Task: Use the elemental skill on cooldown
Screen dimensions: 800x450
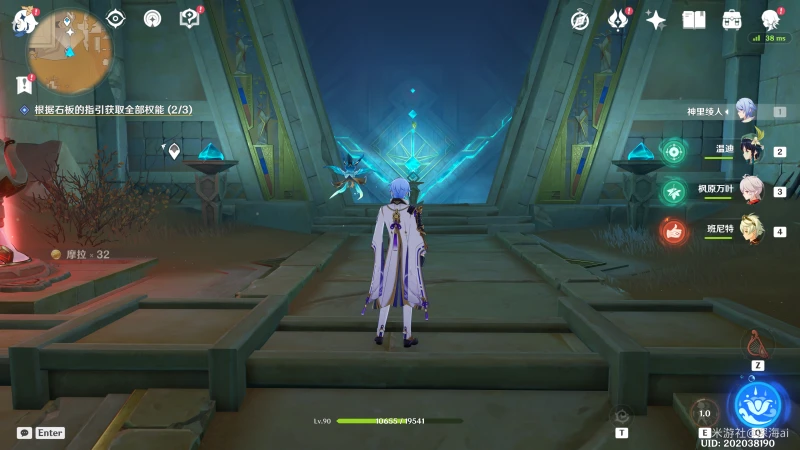Action: [704, 413]
